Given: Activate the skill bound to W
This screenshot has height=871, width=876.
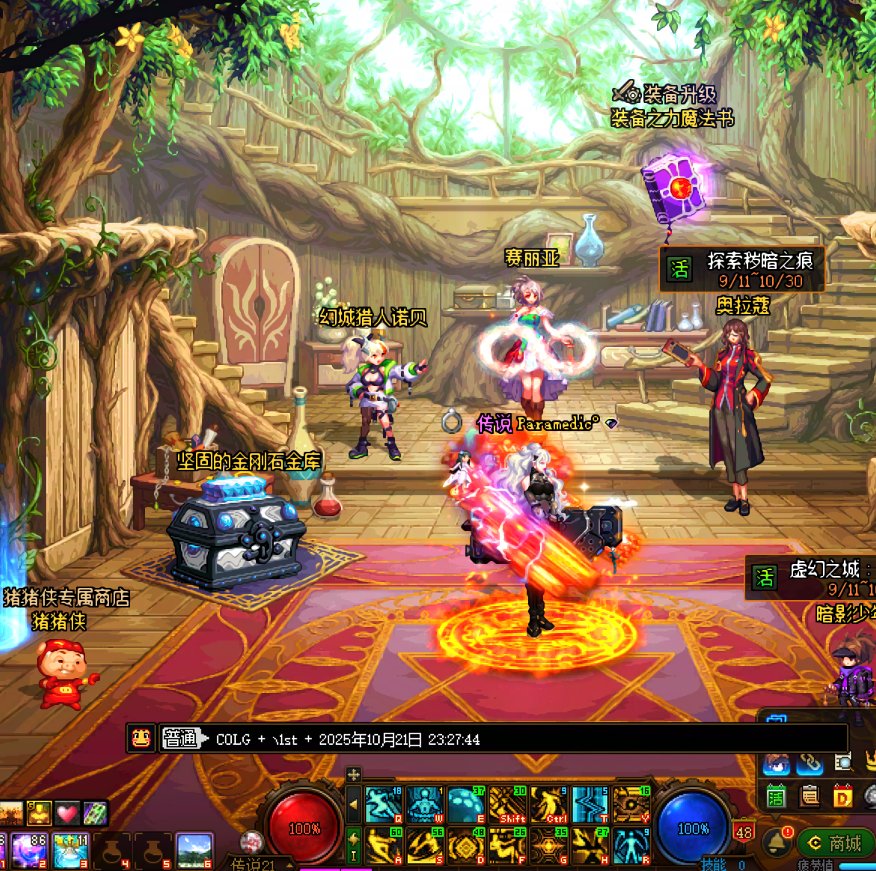Looking at the screenshot, I should [424, 804].
